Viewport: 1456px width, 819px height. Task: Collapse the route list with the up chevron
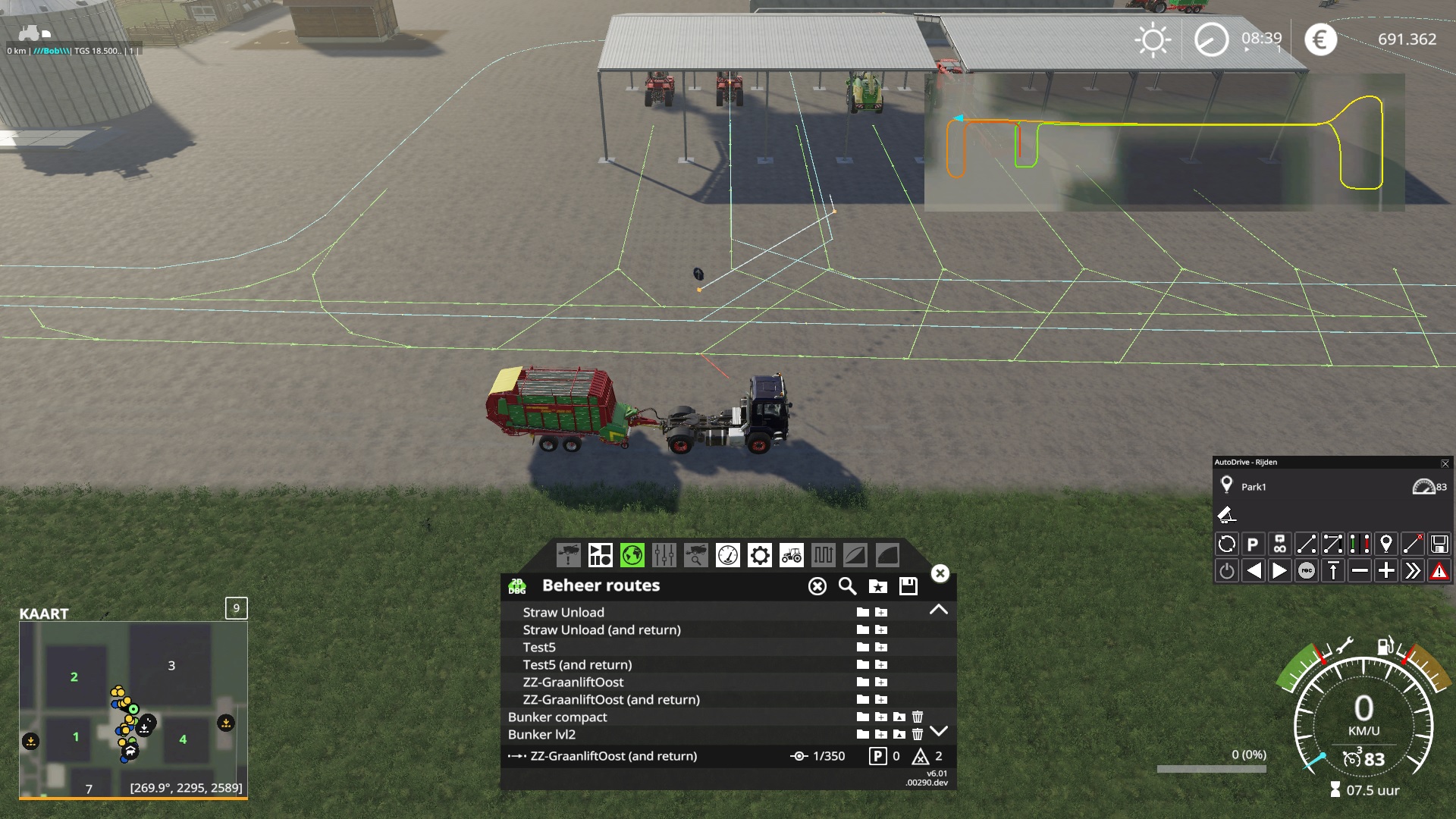pyautogui.click(x=940, y=609)
